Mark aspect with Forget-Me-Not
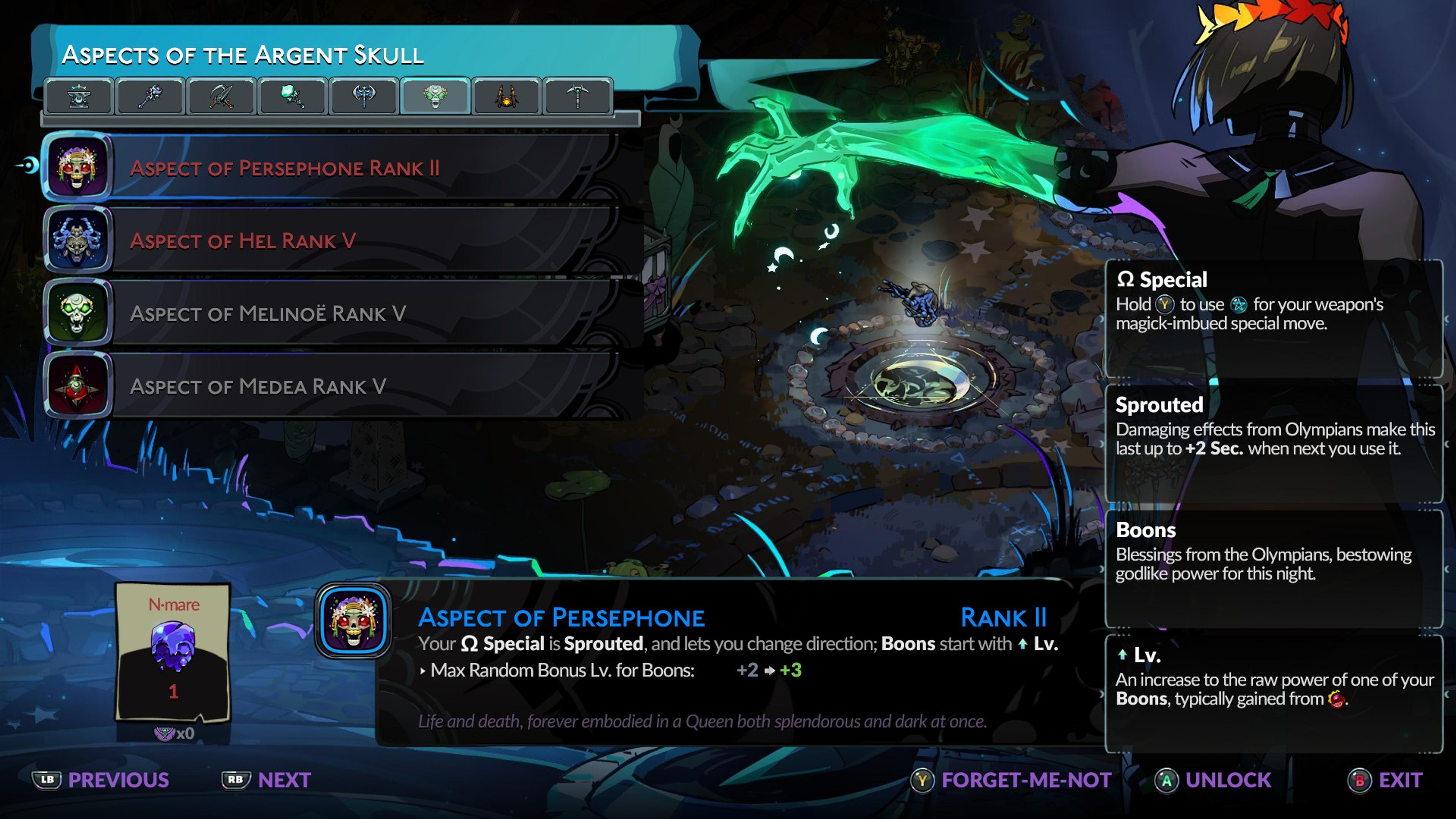 (1012, 780)
